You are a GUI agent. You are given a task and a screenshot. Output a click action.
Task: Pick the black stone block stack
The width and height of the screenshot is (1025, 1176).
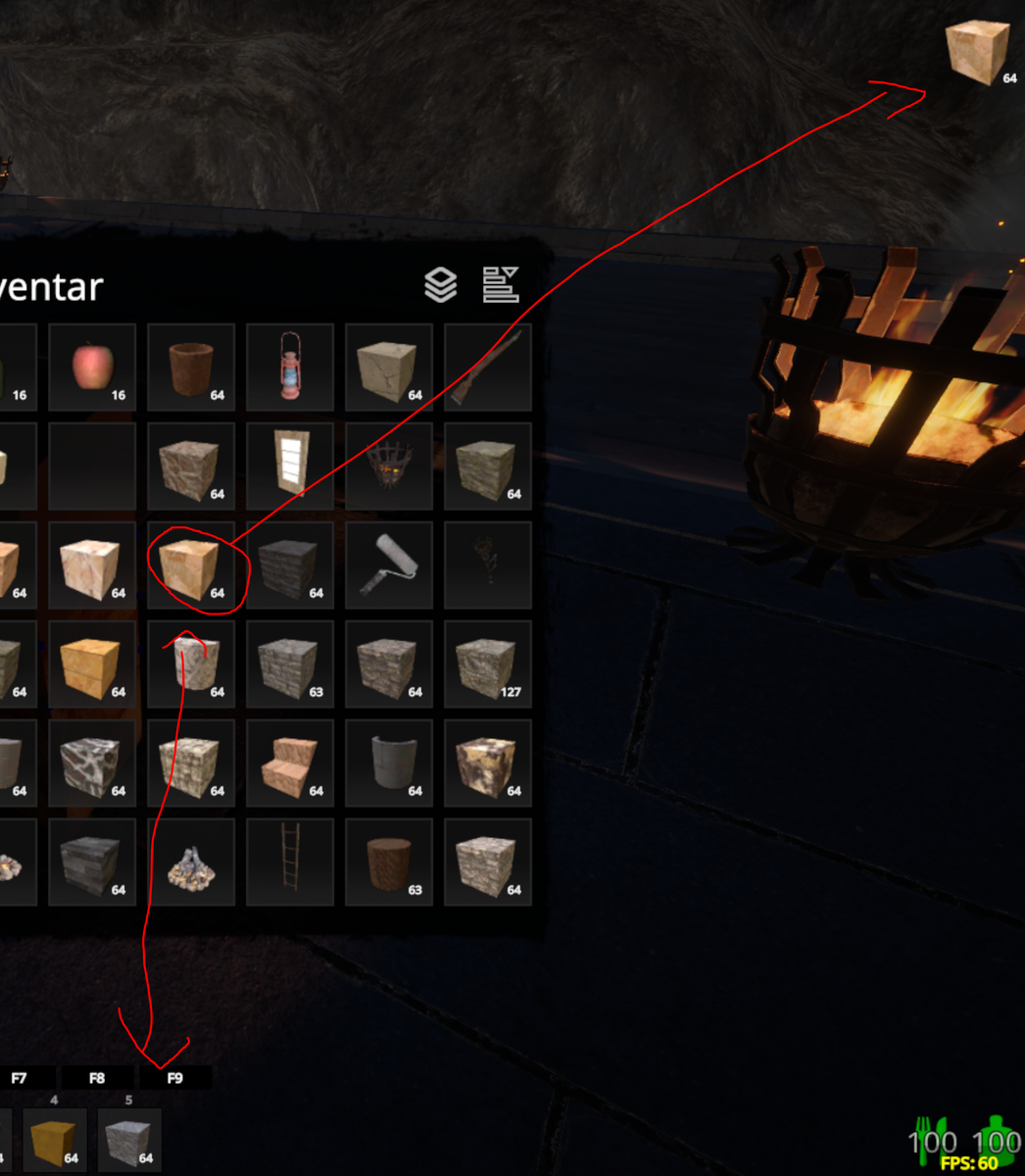click(x=290, y=565)
